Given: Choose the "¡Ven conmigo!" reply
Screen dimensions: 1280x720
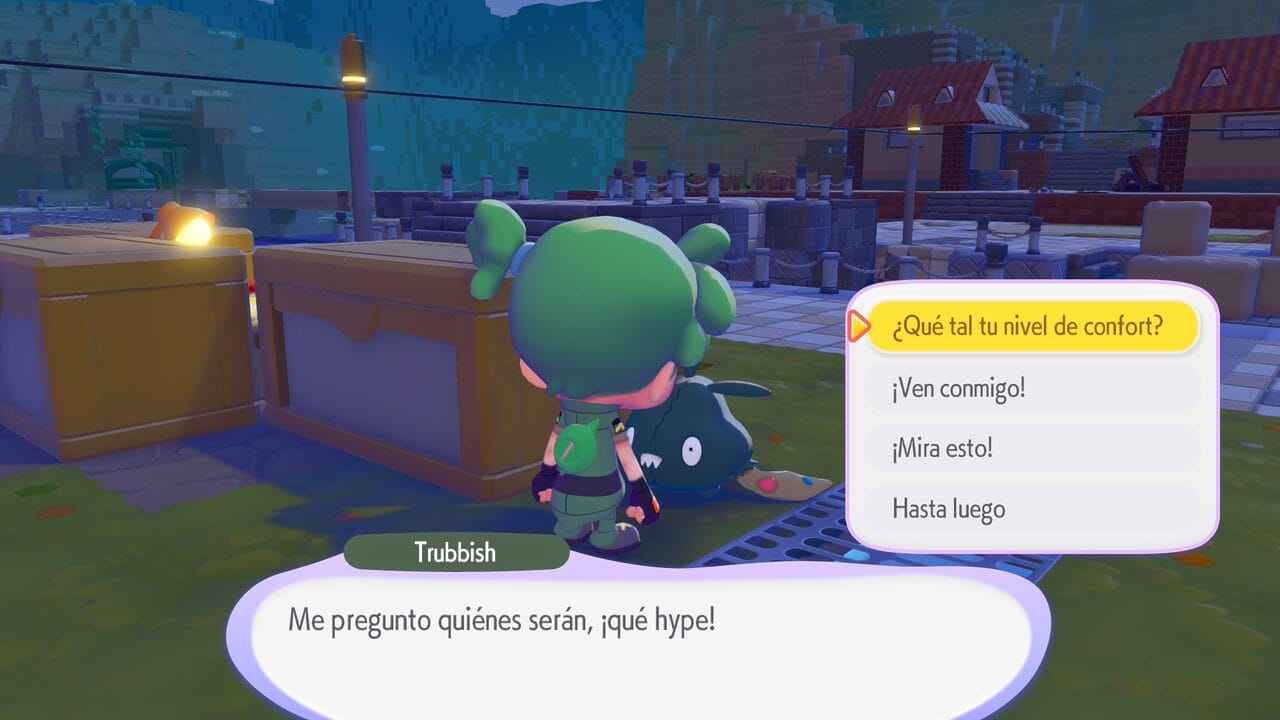Looking at the screenshot, I should [x=1031, y=388].
